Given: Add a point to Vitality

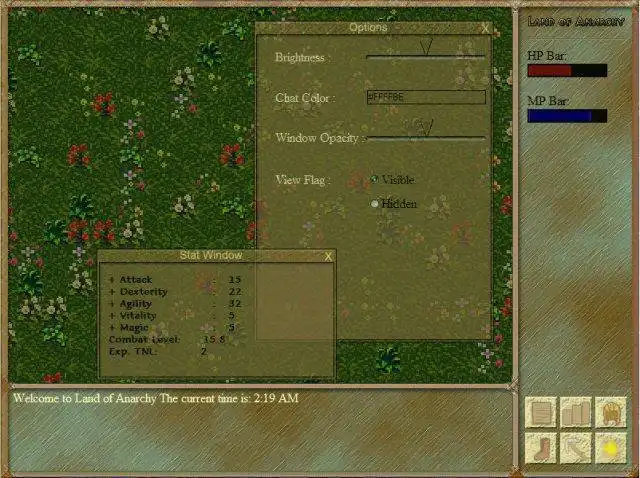Looking at the screenshot, I should (x=112, y=316).
